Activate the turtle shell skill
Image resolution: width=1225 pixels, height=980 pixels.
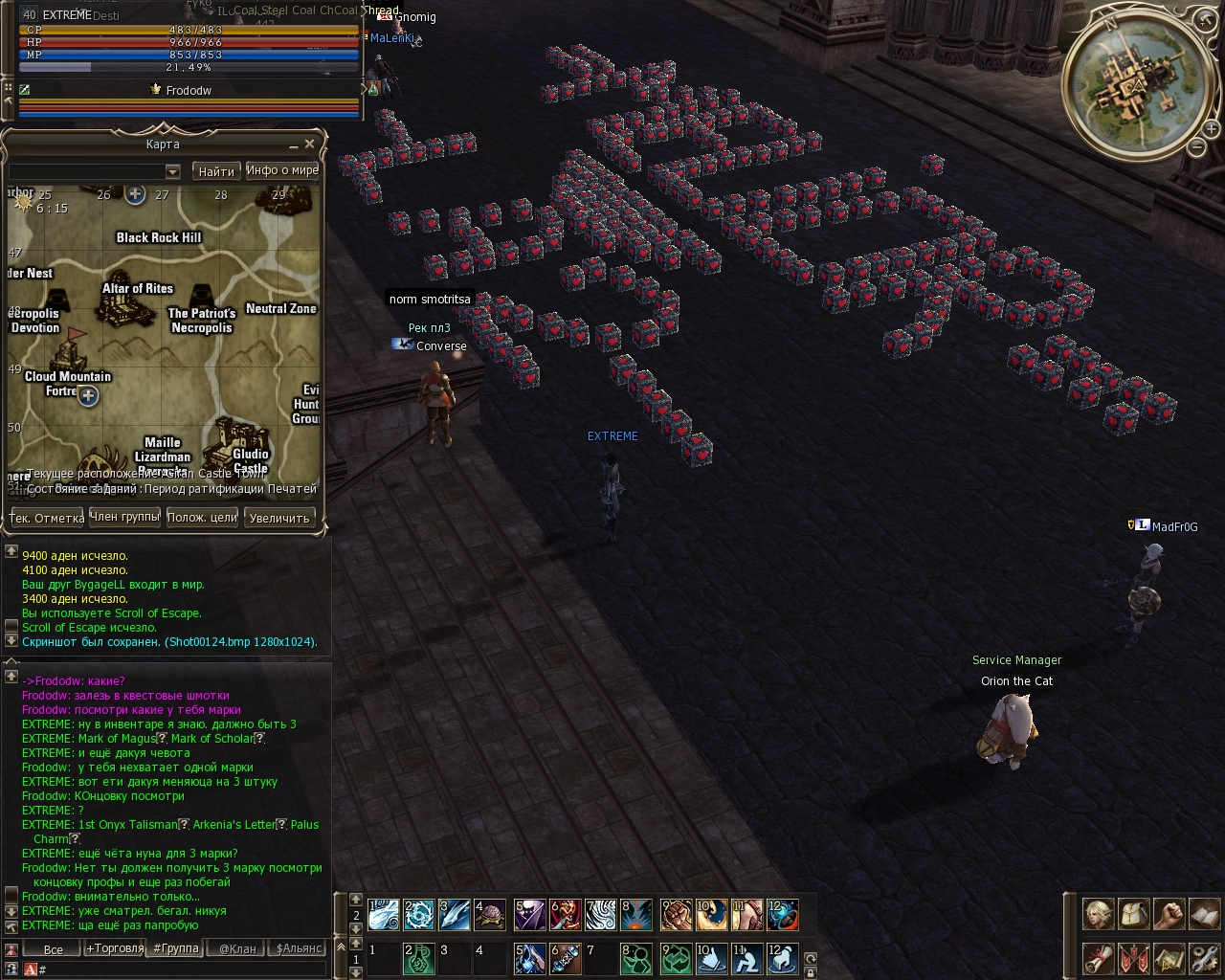point(490,915)
